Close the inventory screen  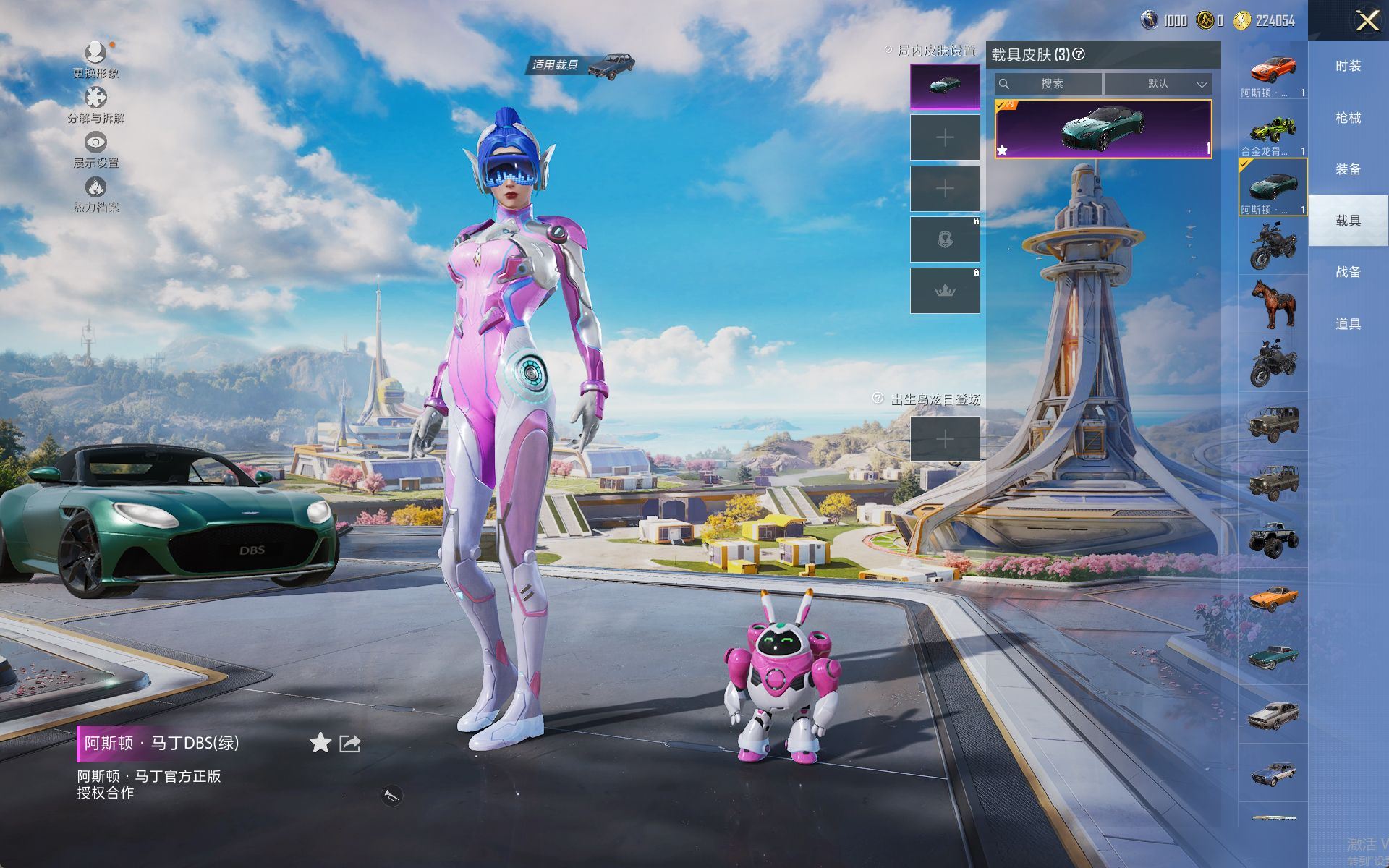pos(1367,20)
